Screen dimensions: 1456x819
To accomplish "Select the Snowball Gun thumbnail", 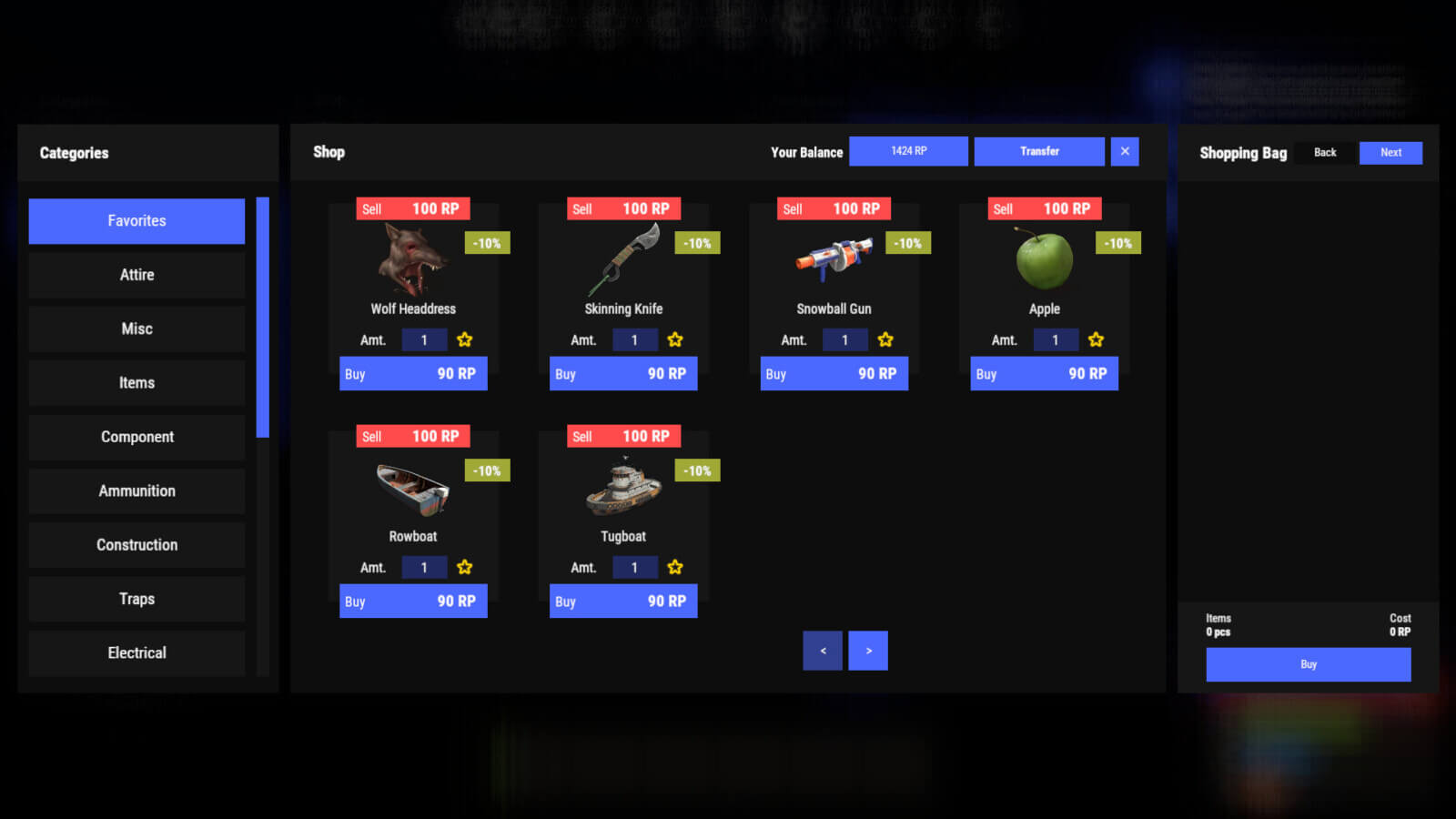I will point(834,259).
